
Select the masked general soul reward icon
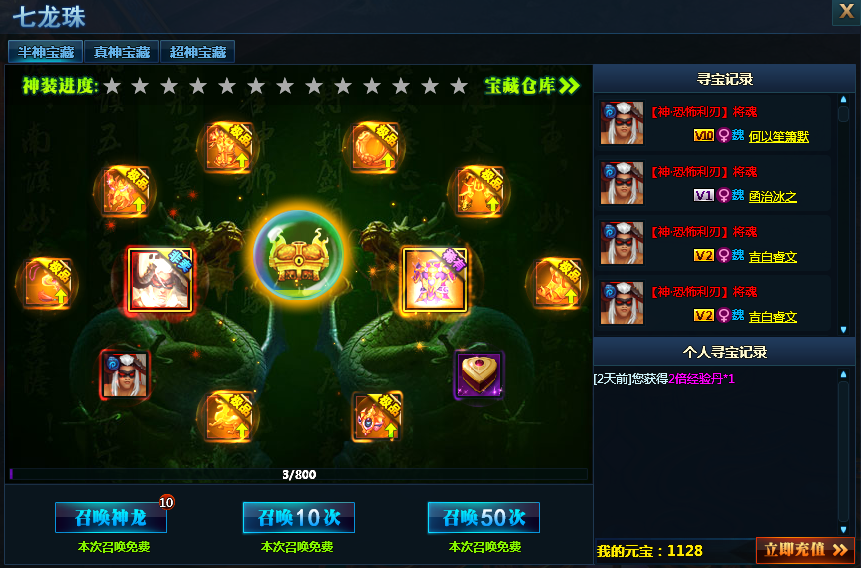pos(125,374)
